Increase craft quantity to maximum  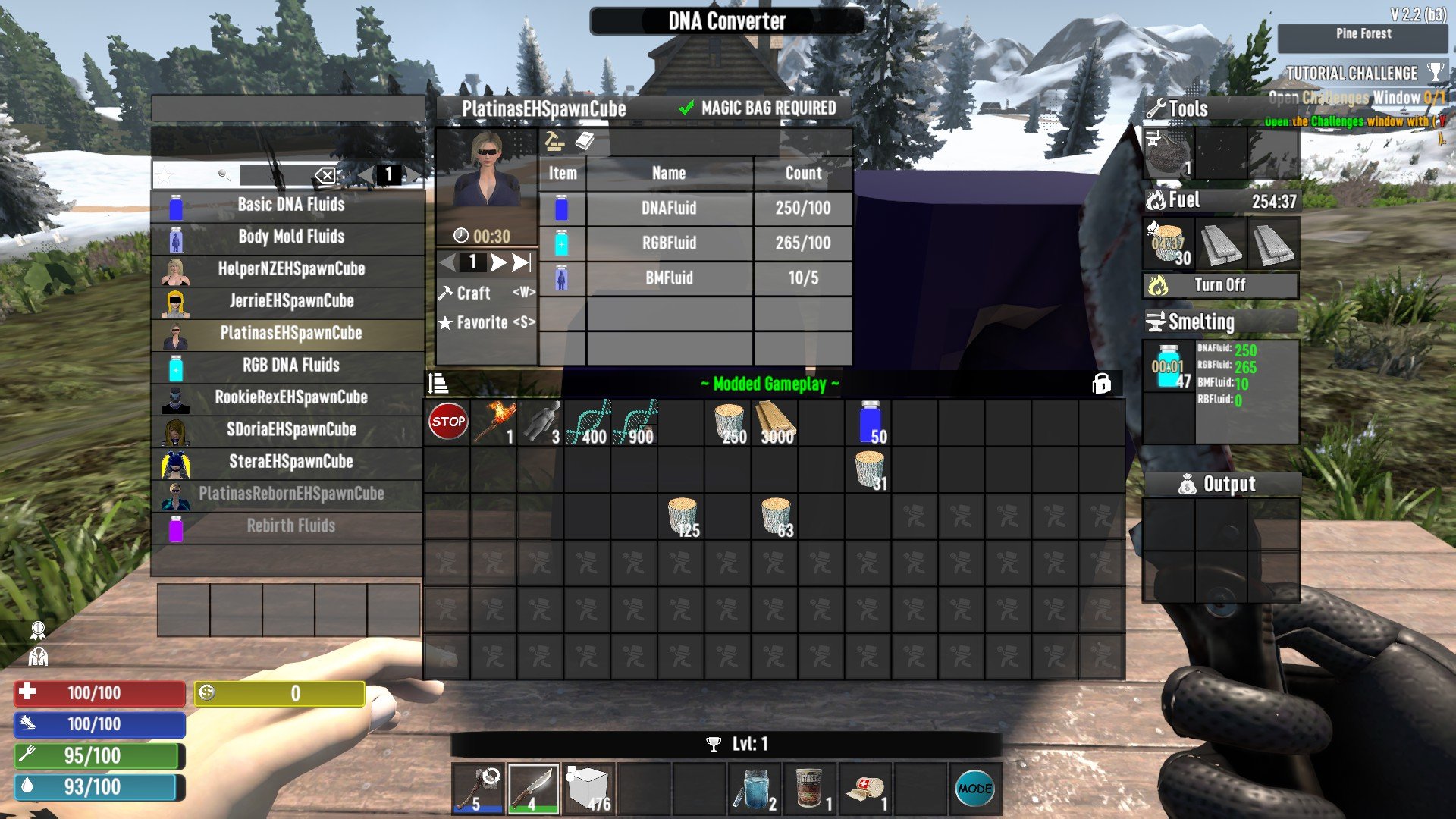522,262
